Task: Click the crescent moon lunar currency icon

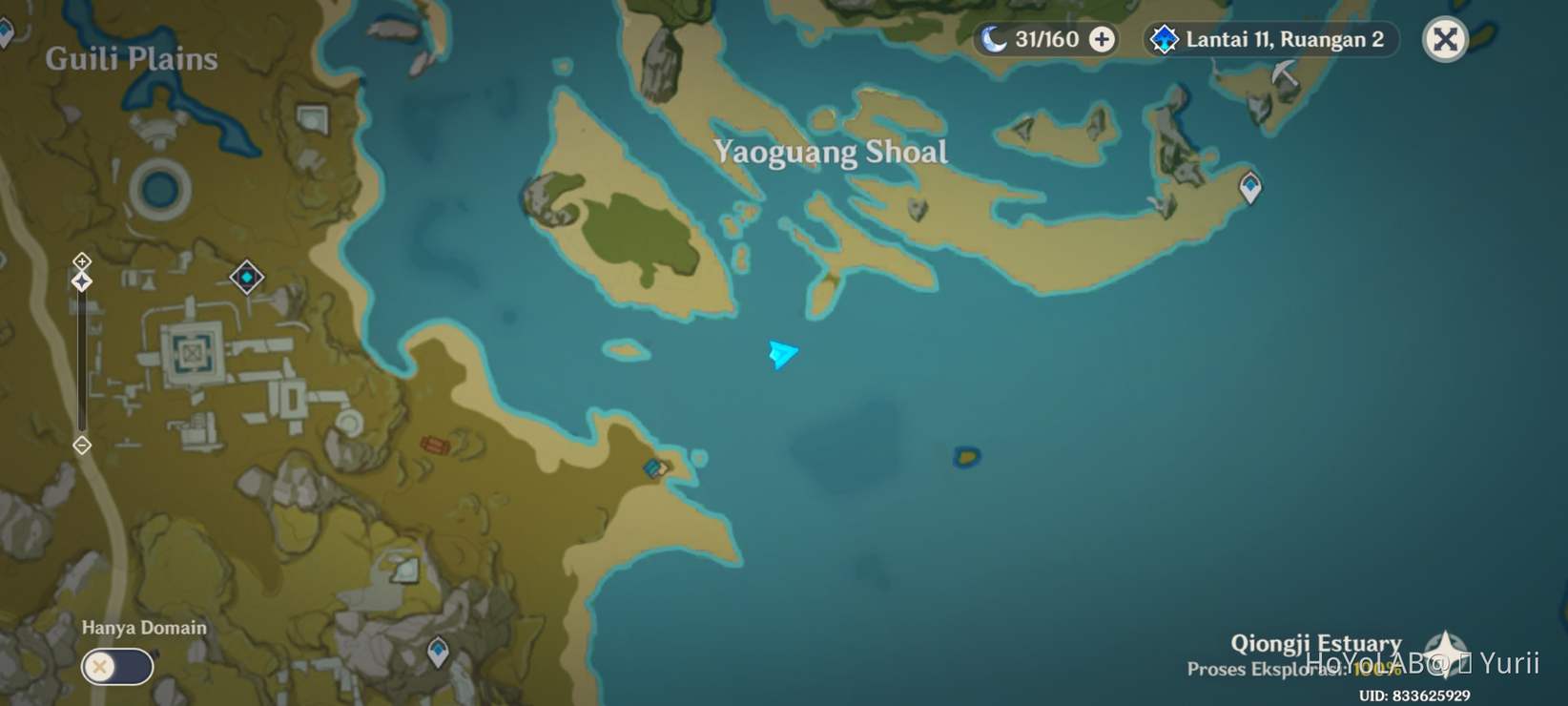Action: click(996, 39)
